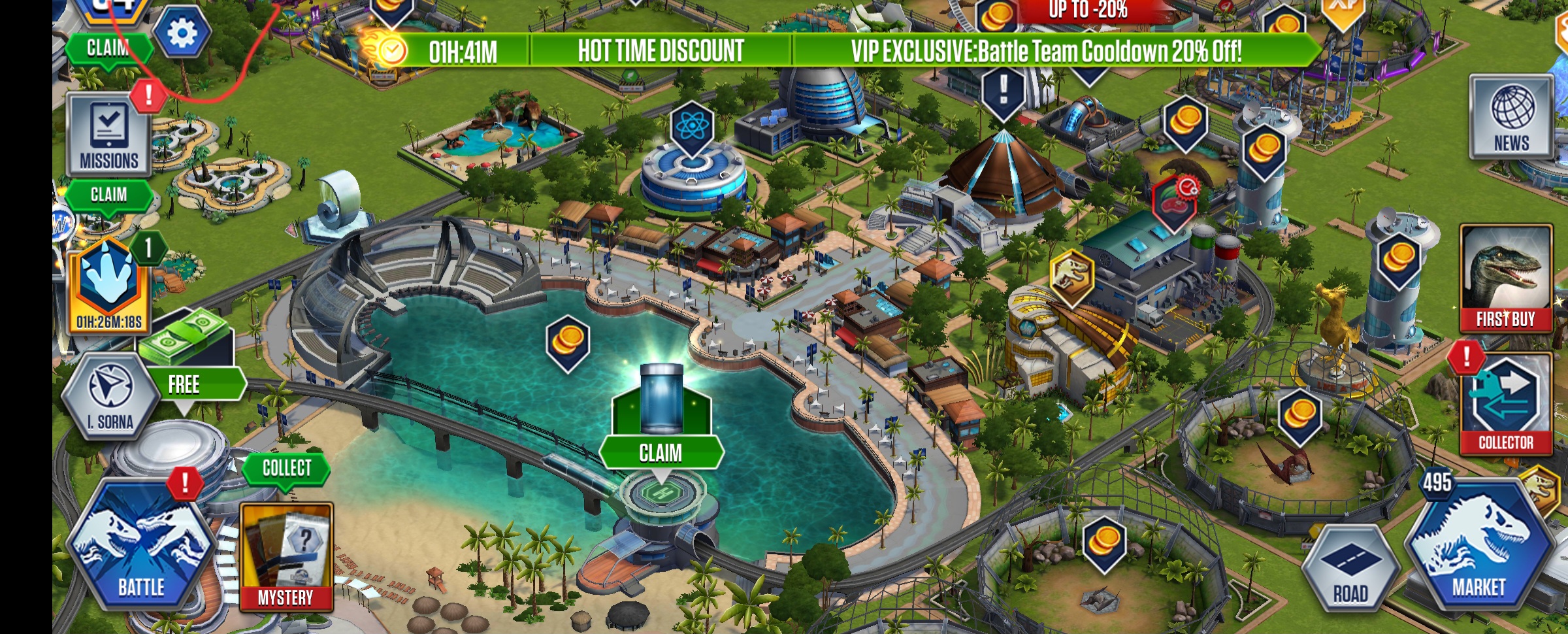Image resolution: width=1568 pixels, height=634 pixels.
Task: Open the Hot Time Discount banner
Action: (x=660, y=50)
